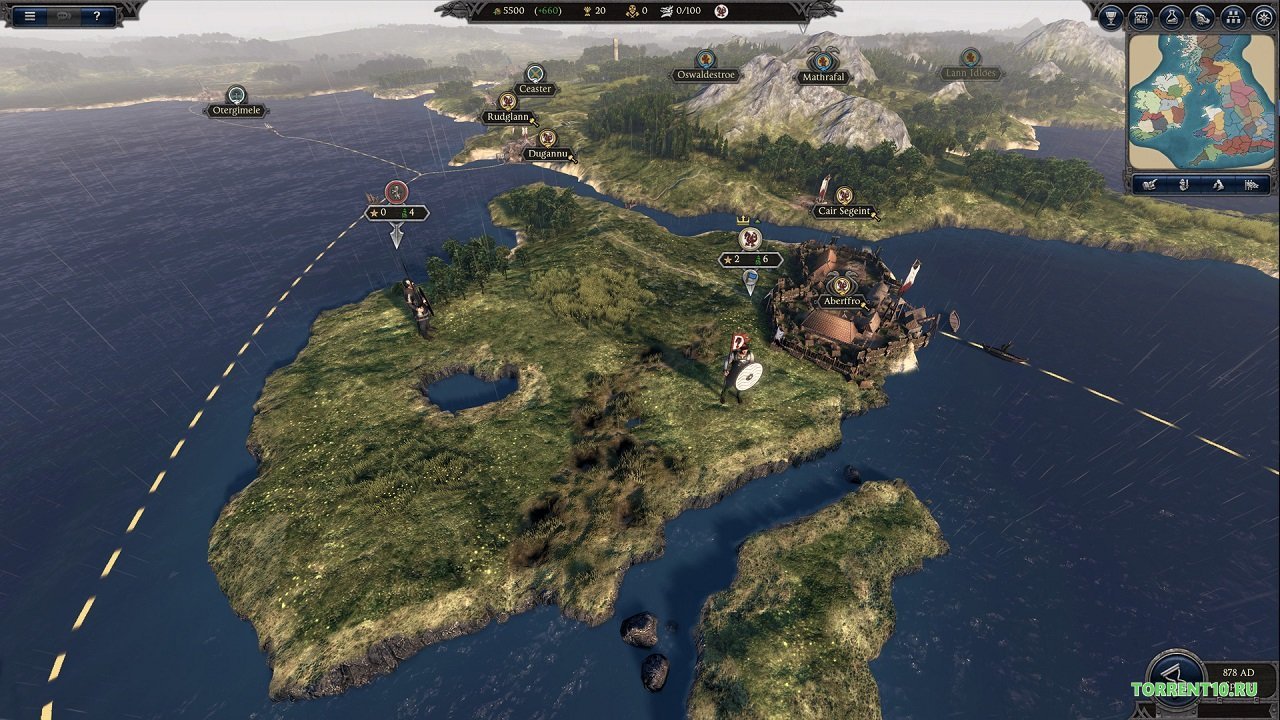
Task: Open game settings with the star icon
Action: click(x=1263, y=15)
